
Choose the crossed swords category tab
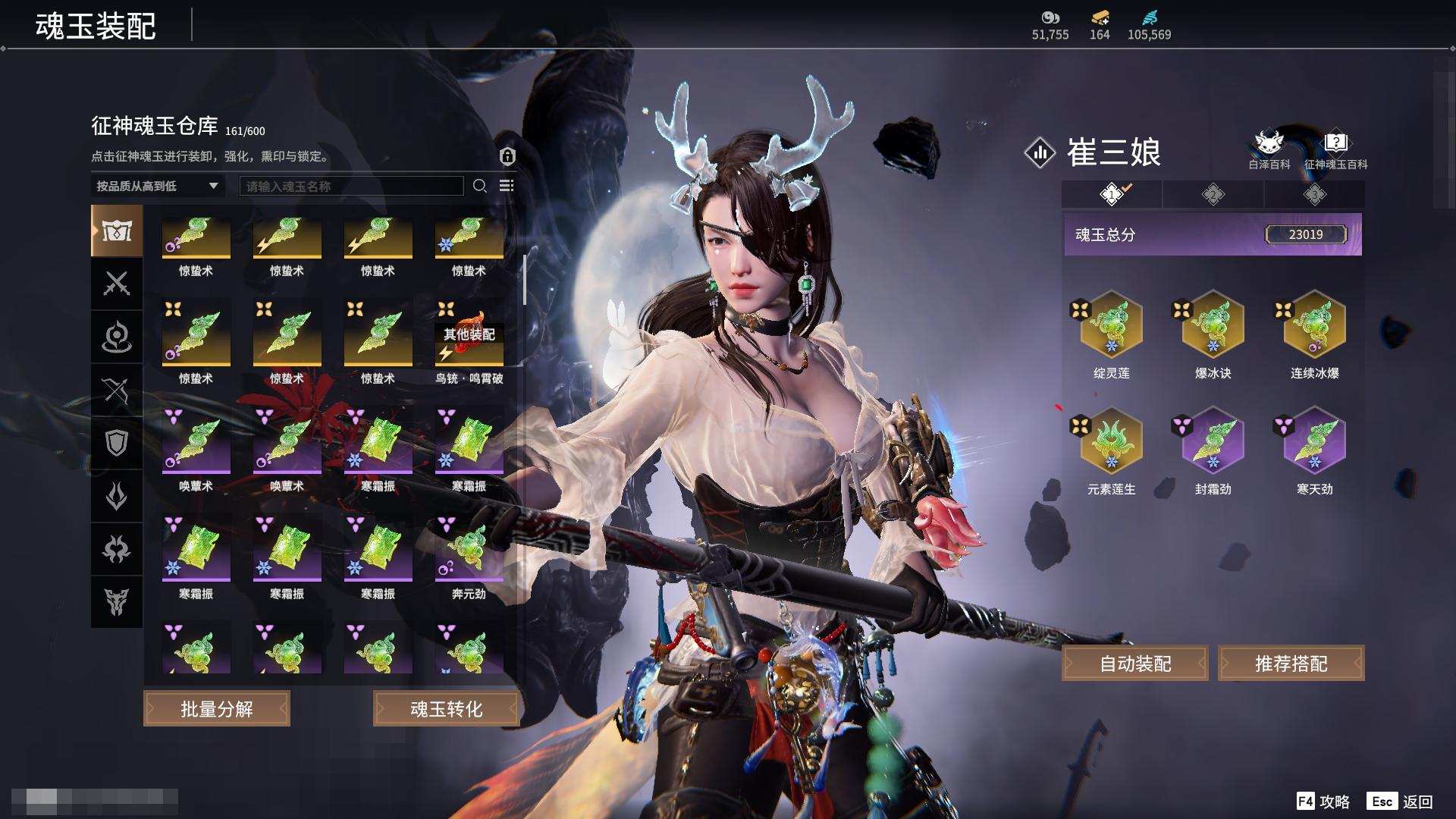tap(117, 284)
